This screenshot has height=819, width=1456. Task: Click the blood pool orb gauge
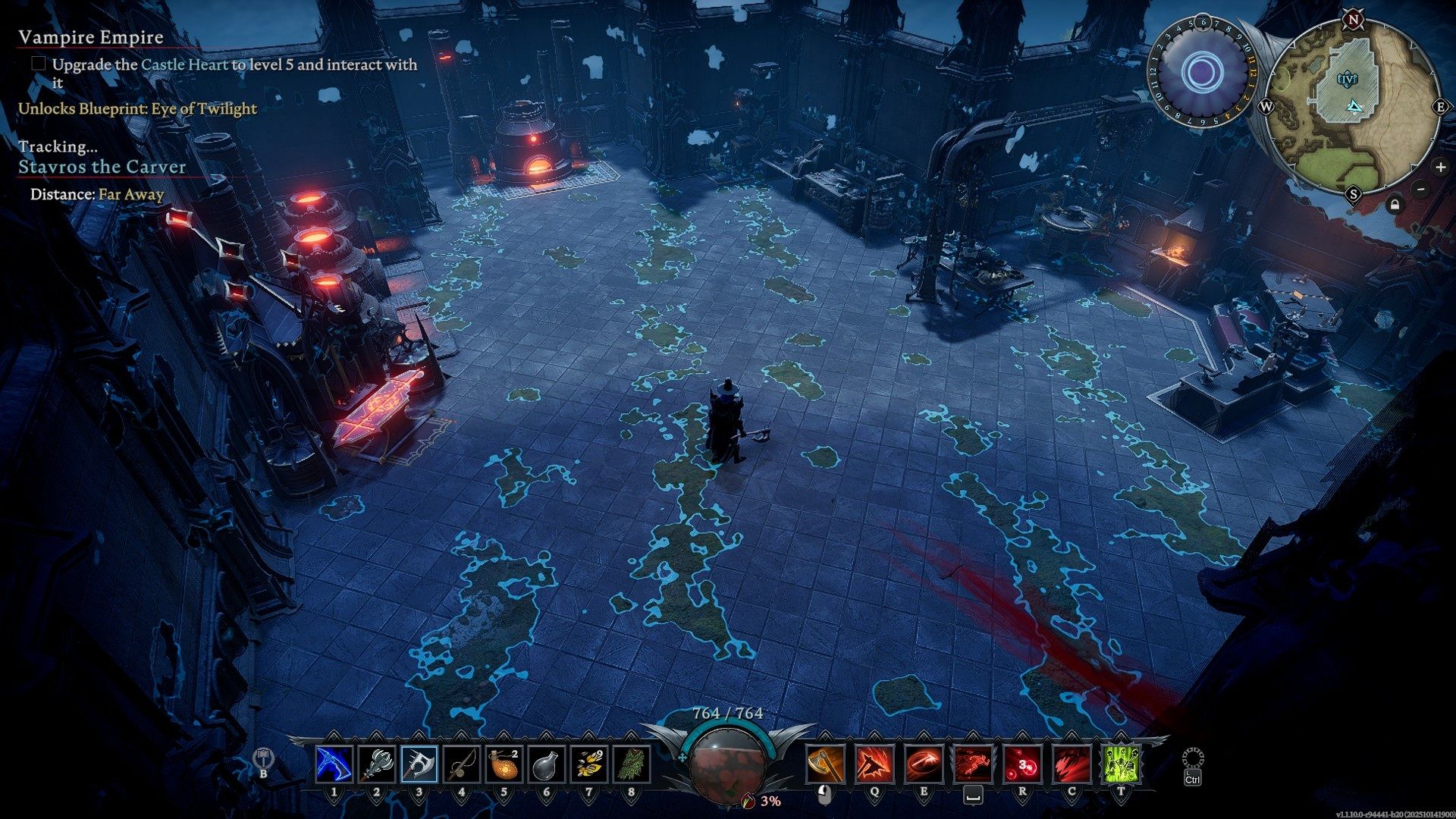click(728, 767)
